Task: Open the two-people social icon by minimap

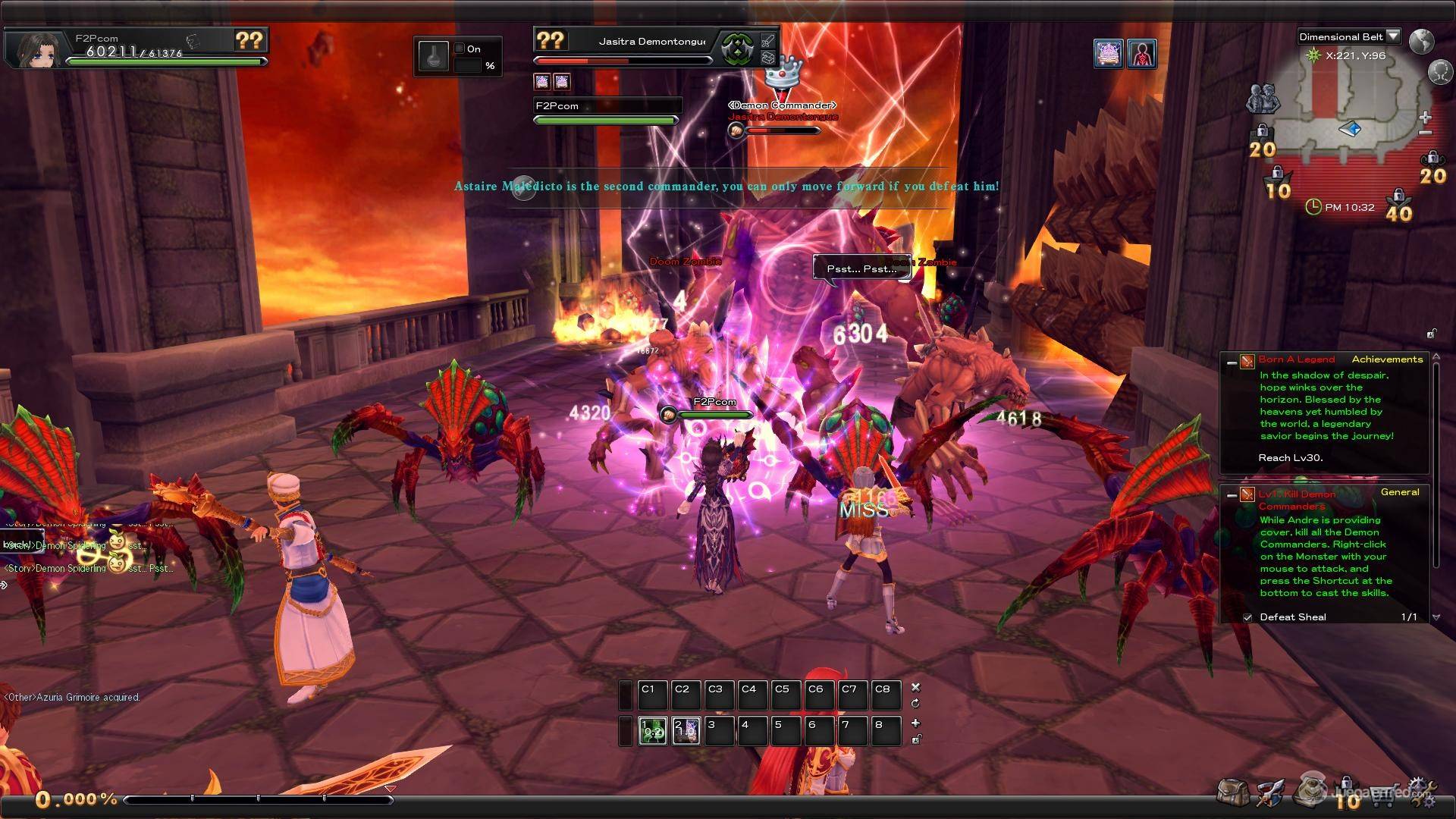Action: pos(1262,99)
